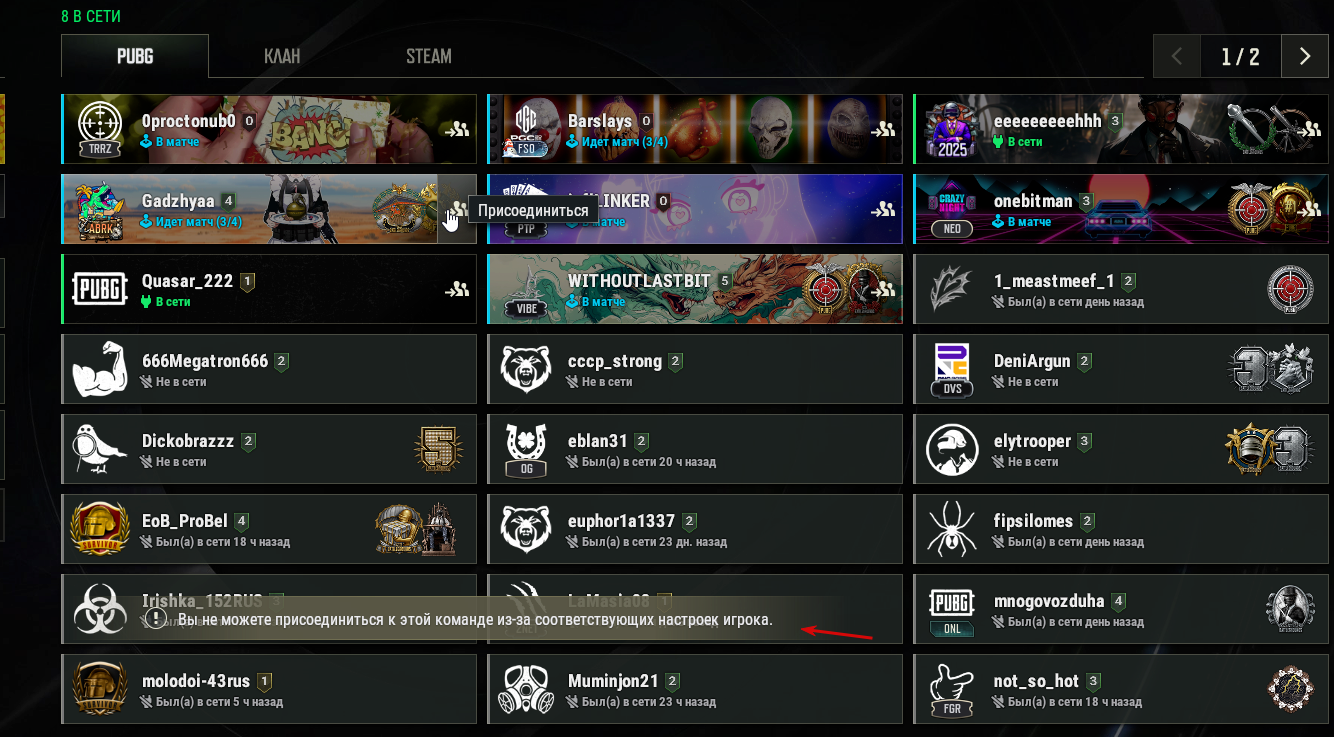
Task: Go to previous friends page arrow
Action: click(x=1177, y=57)
